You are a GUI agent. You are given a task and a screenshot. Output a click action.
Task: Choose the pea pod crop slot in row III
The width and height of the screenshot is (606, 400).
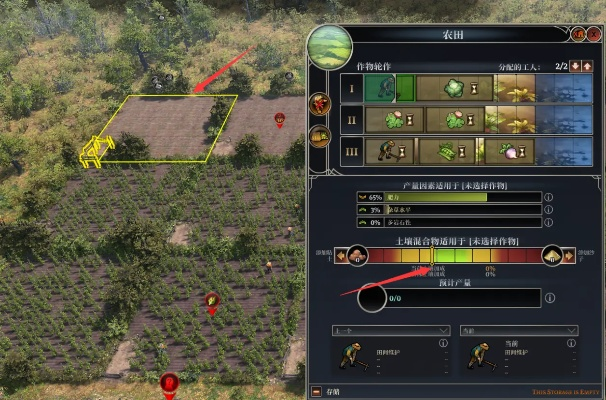[x=444, y=152]
